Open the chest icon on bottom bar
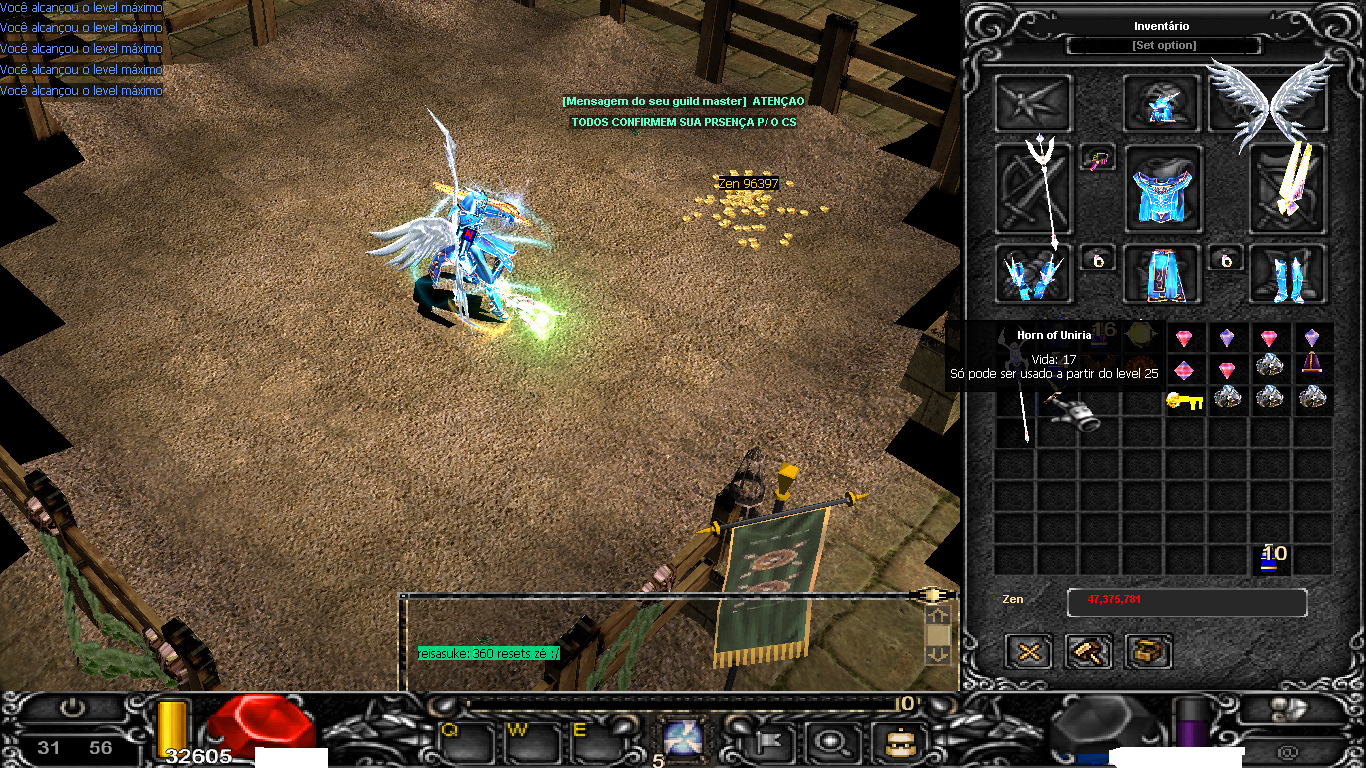1366x768 pixels. (891, 741)
